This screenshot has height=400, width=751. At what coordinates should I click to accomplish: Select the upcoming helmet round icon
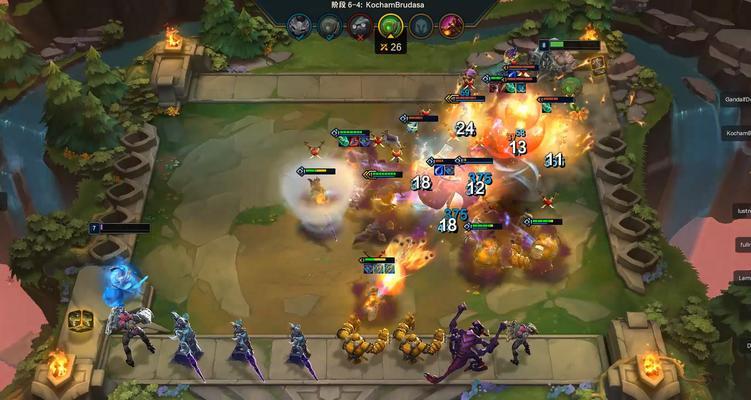pyautogui.click(x=420, y=26)
